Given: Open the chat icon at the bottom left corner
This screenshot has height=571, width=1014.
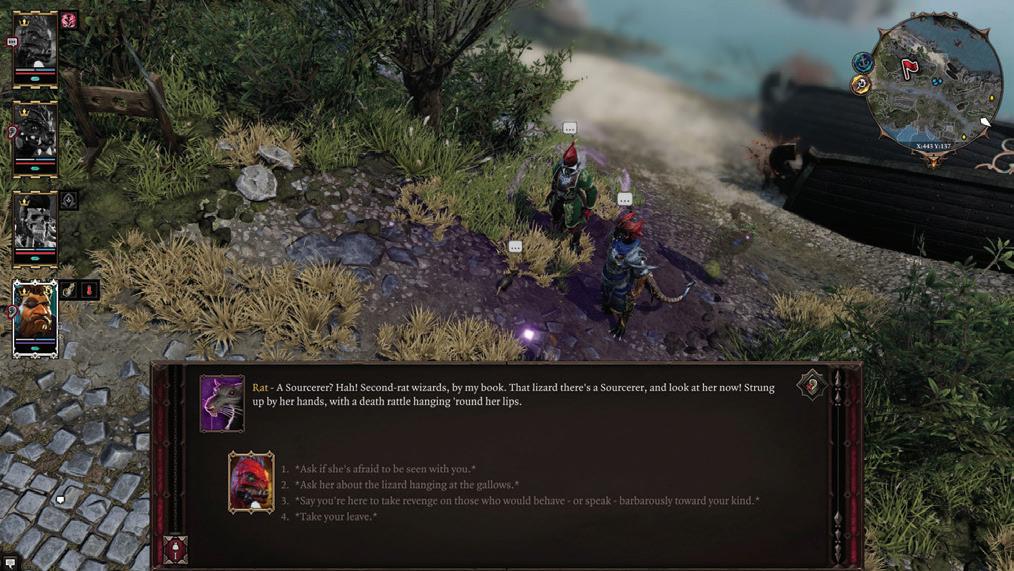Looking at the screenshot, I should pos(10,563).
